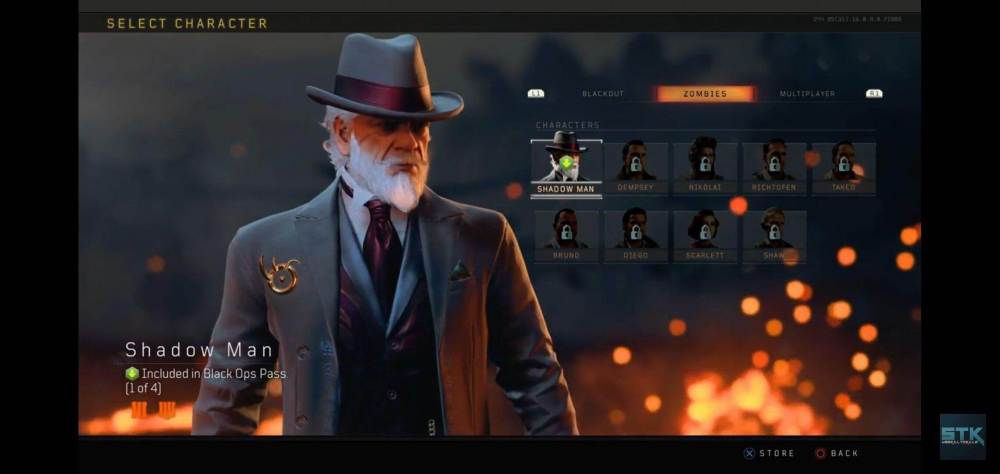Switch to the Blackout tab
This screenshot has height=474, width=1000.
pos(602,94)
